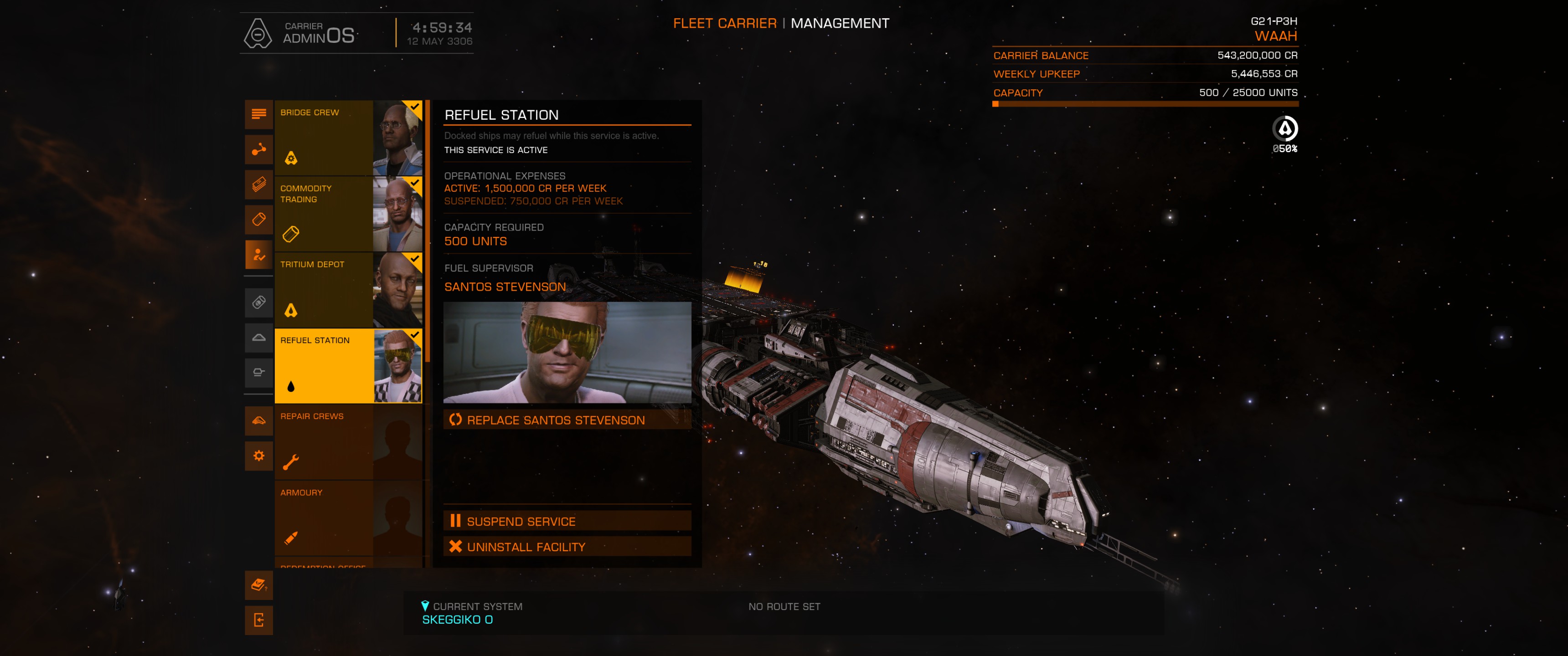Viewport: 1568px width, 656px height.
Task: Click the tritium fuel gauge icon
Action: tap(1284, 129)
